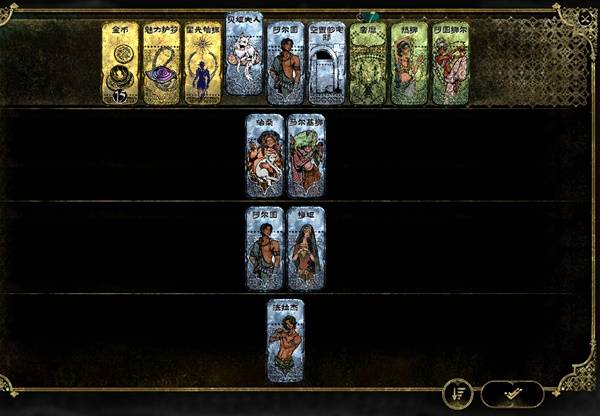Image resolution: width=600 pixels, height=416 pixels.
Task: Select the gold coin card showing 15
Action: (x=120, y=64)
